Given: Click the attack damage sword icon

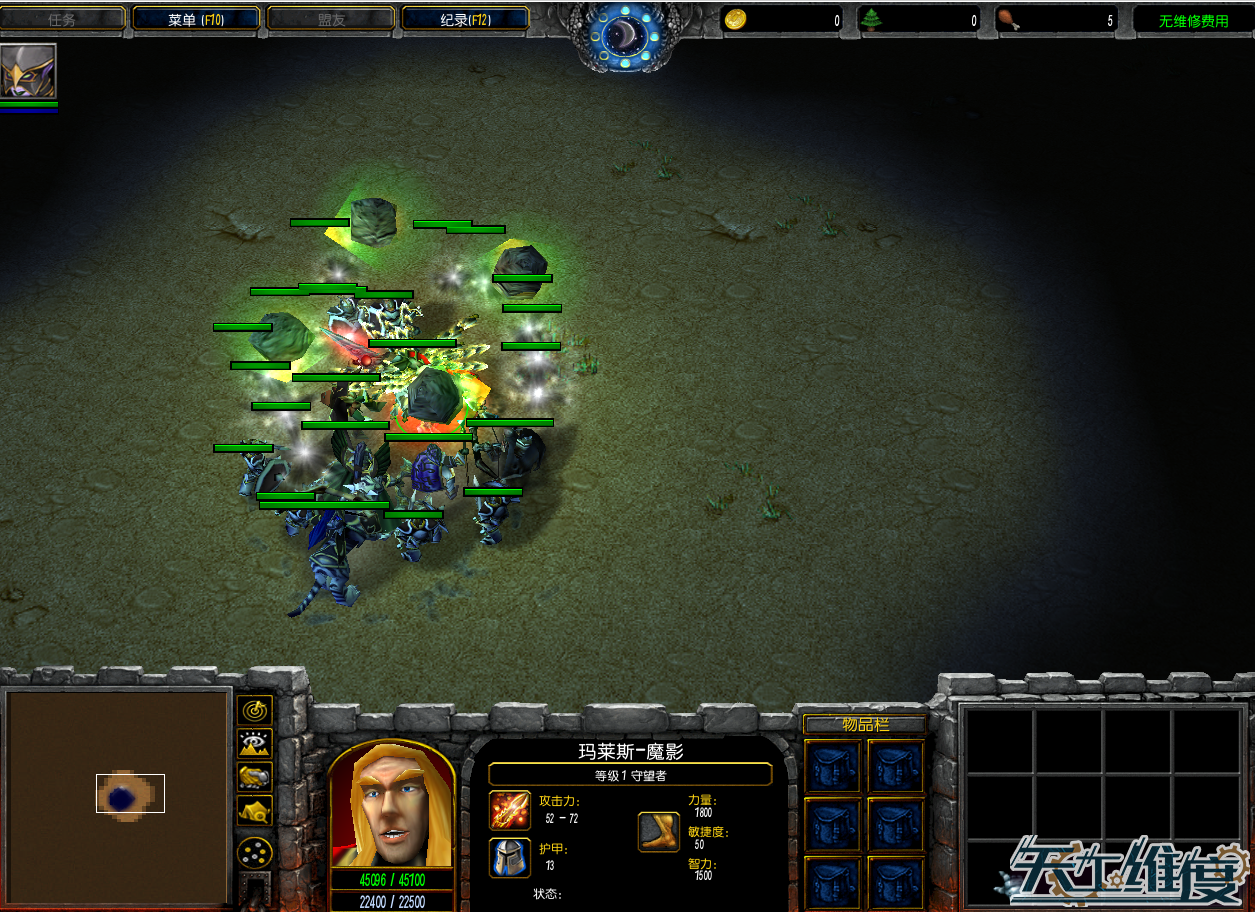Looking at the screenshot, I should pyautogui.click(x=510, y=810).
